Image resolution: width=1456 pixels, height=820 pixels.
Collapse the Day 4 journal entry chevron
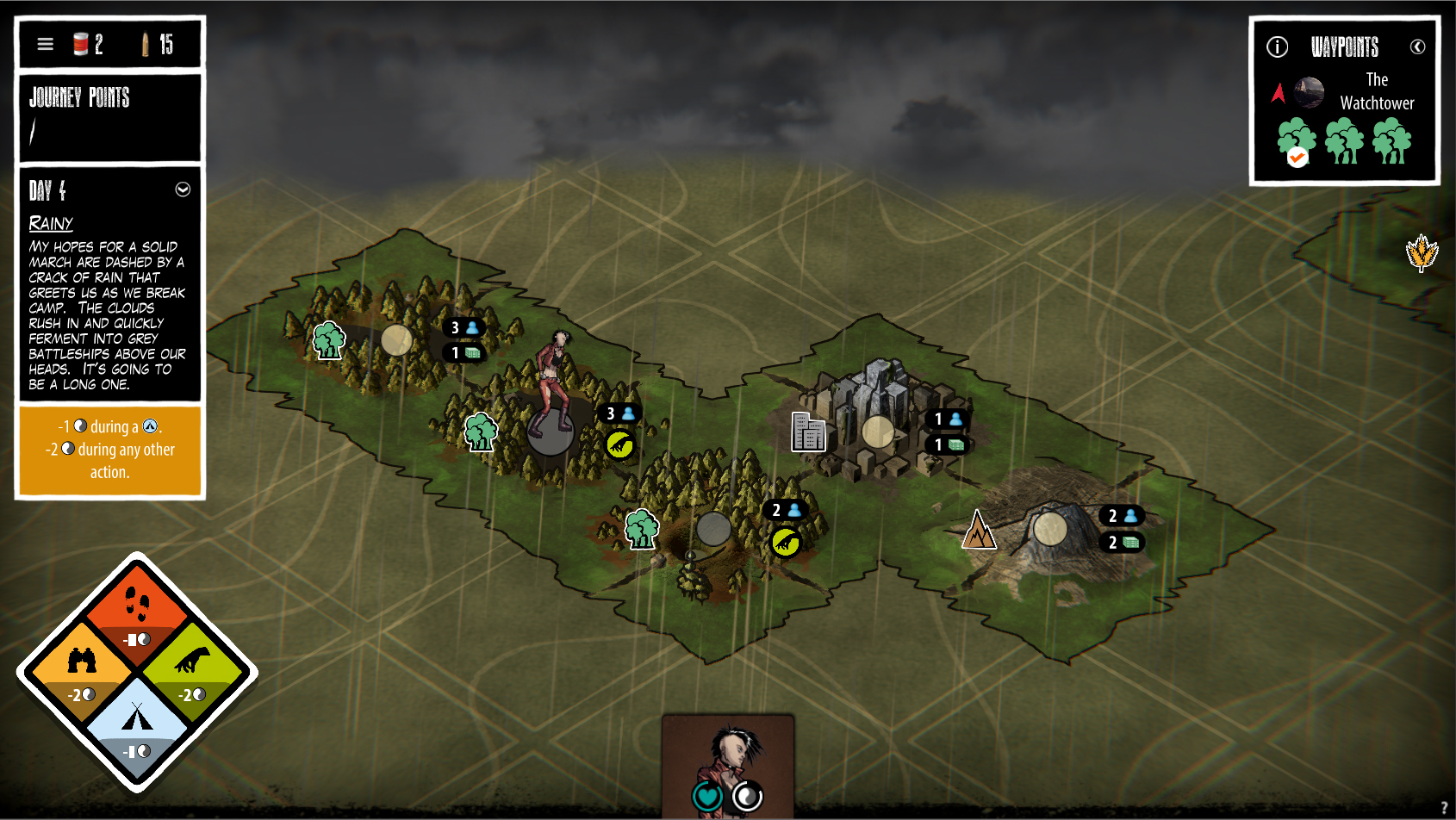coord(183,189)
